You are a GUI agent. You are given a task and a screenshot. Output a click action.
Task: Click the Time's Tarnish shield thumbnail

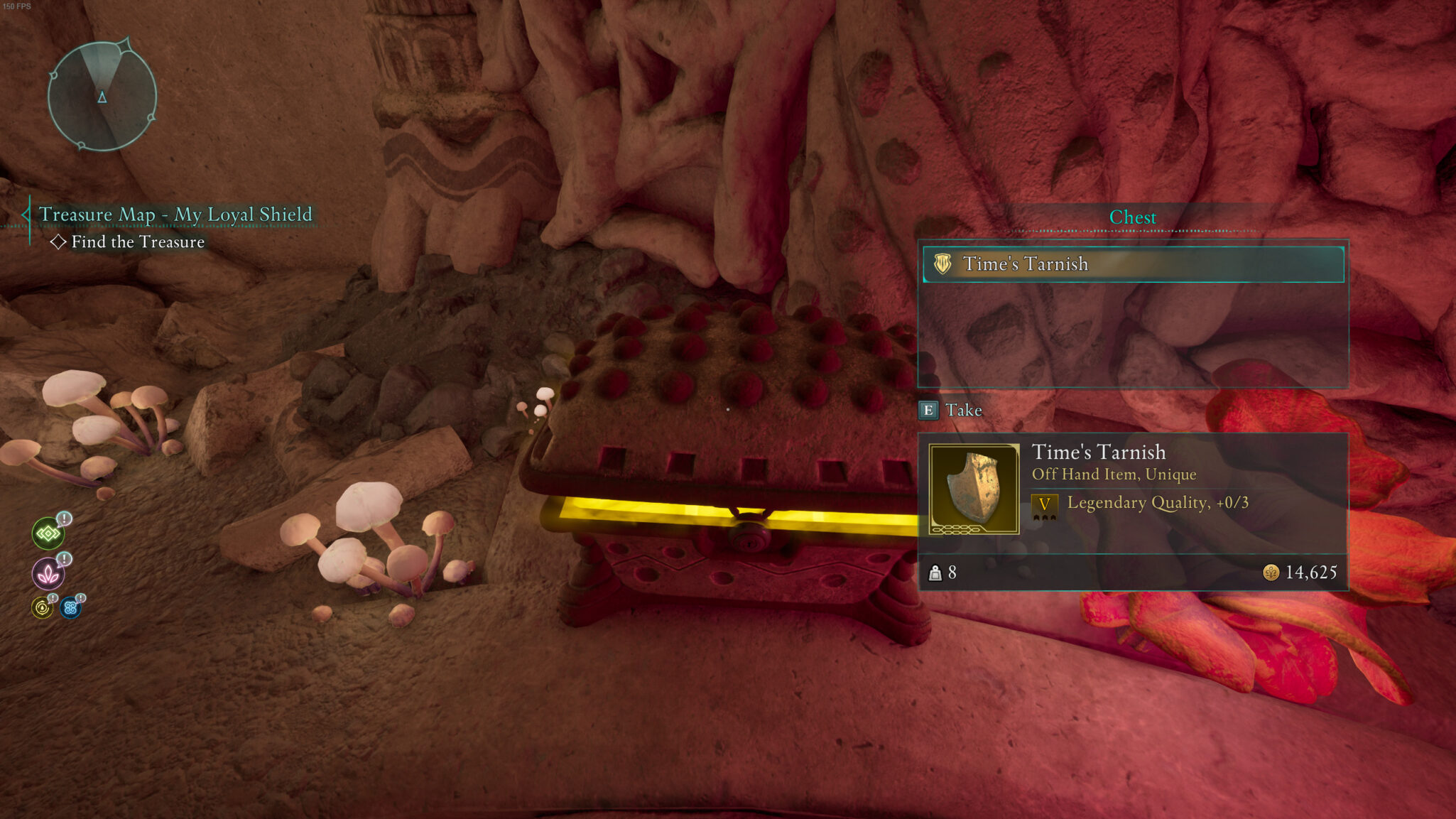pyautogui.click(x=973, y=489)
